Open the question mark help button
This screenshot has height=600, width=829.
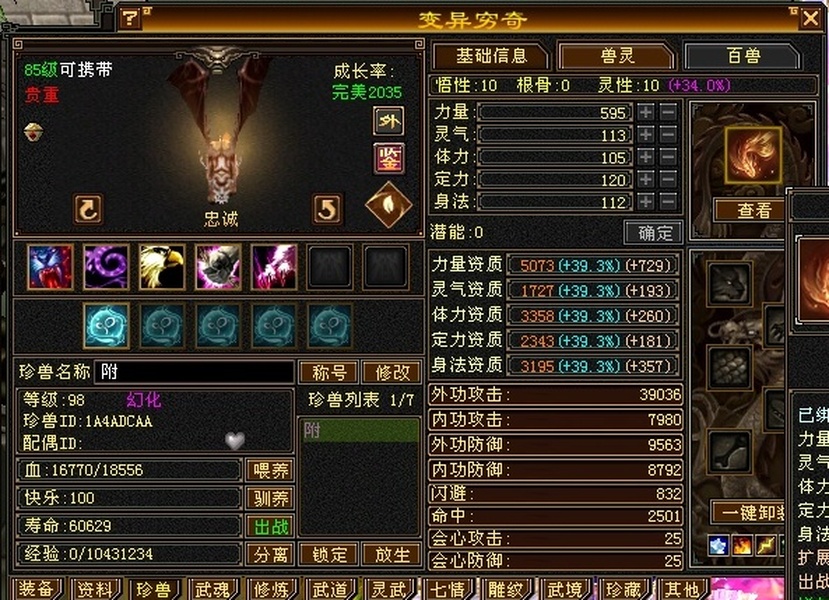131,18
